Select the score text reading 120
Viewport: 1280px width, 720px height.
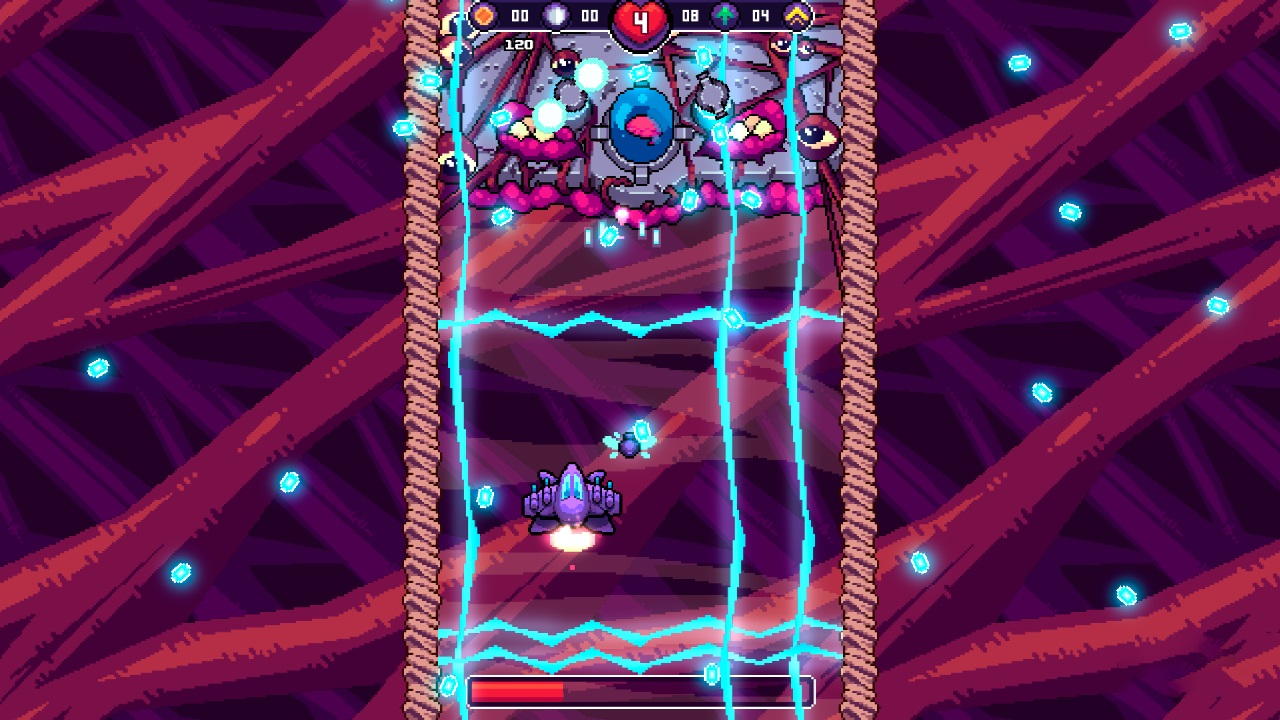pos(517,44)
